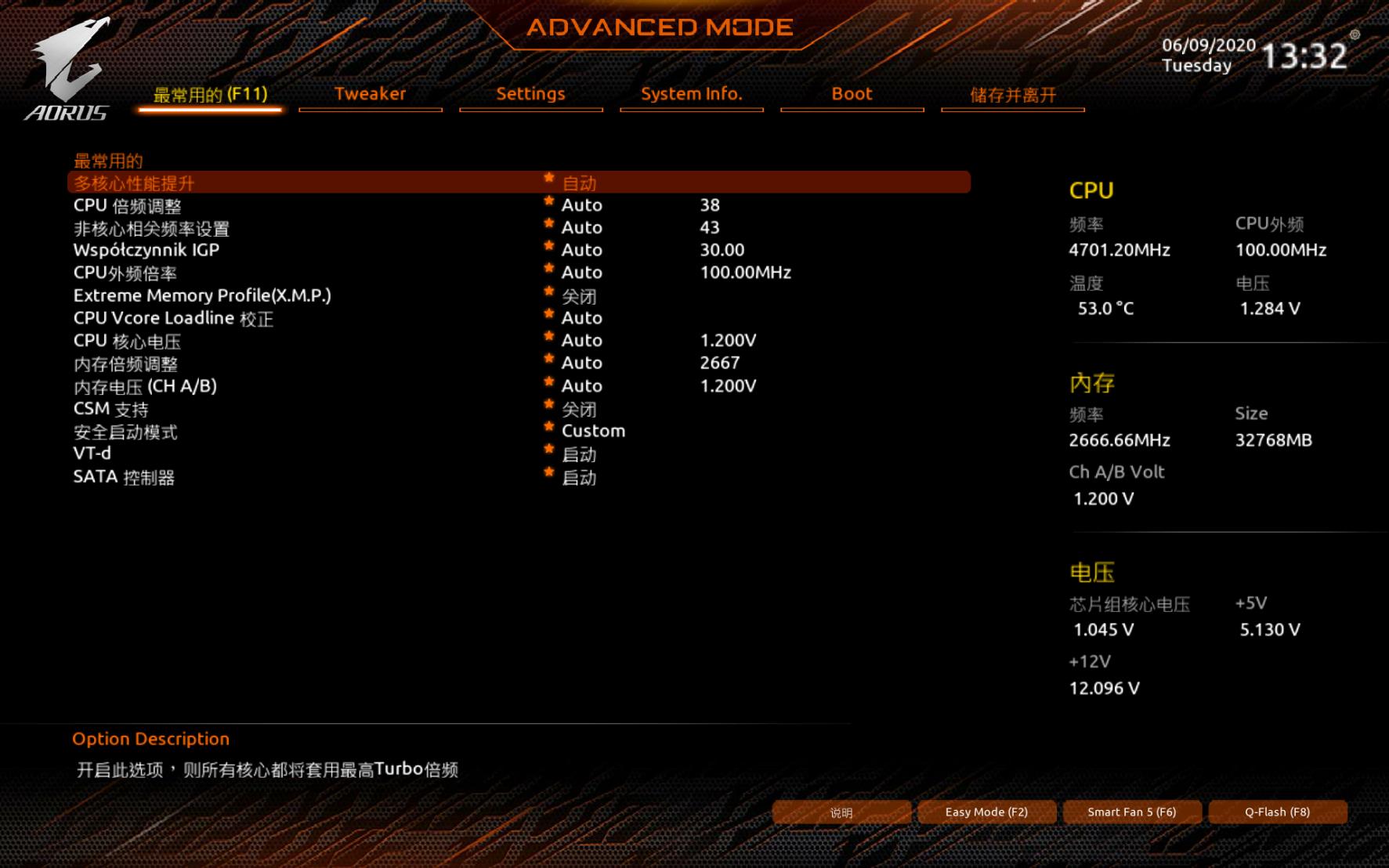Viewport: 1389px width, 868px height.
Task: Click the star icon beside CSM 支持
Action: 548,406
